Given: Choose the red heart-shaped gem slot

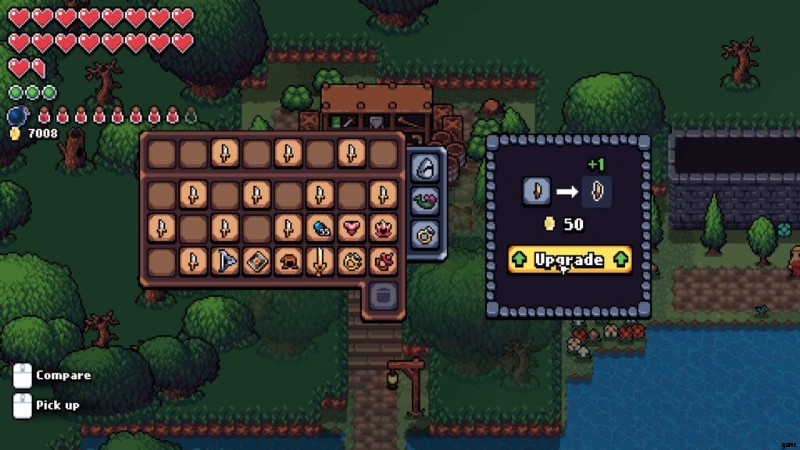Looking at the screenshot, I should 352,228.
